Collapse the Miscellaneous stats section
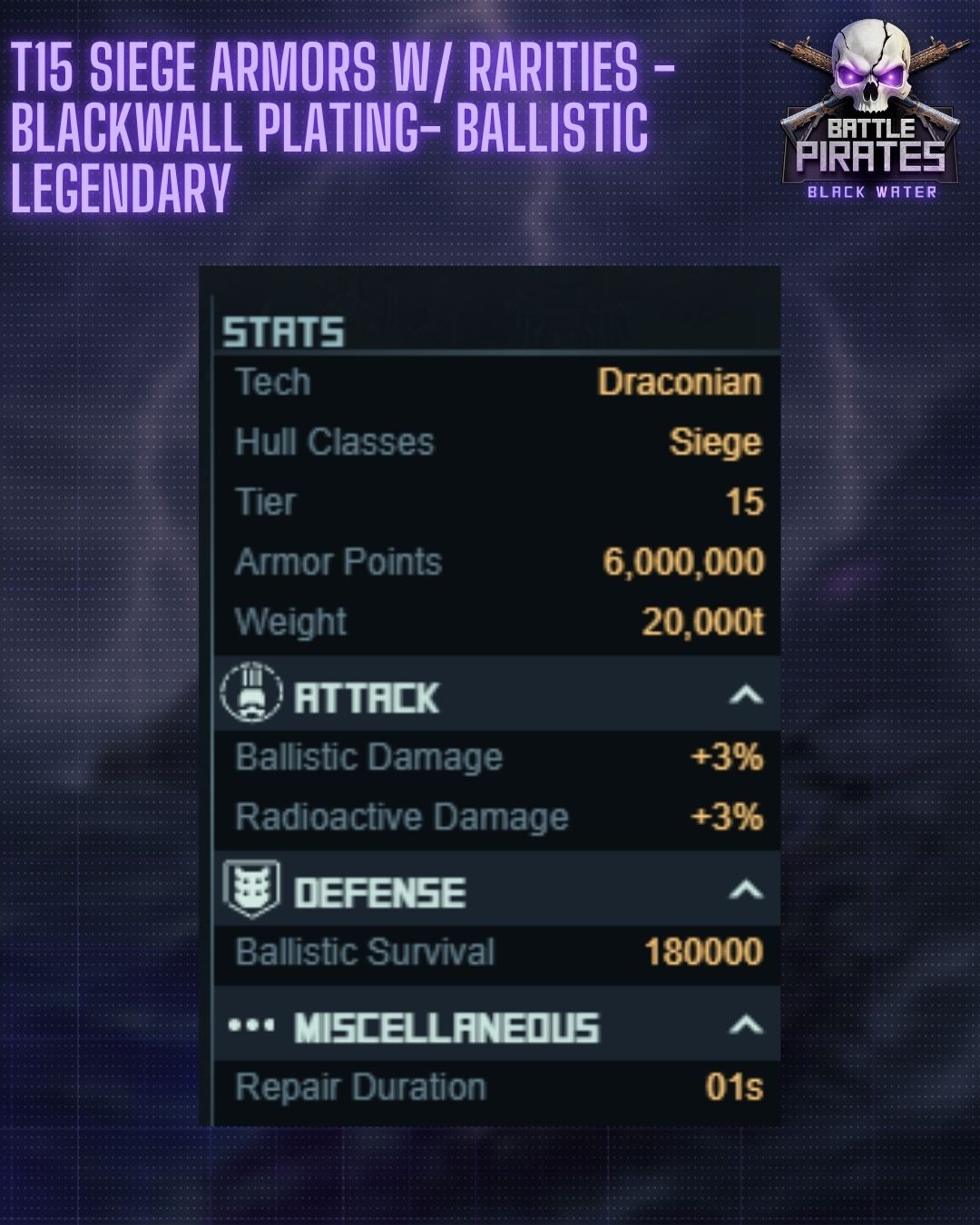This screenshot has height=1225, width=980. coord(745,1026)
